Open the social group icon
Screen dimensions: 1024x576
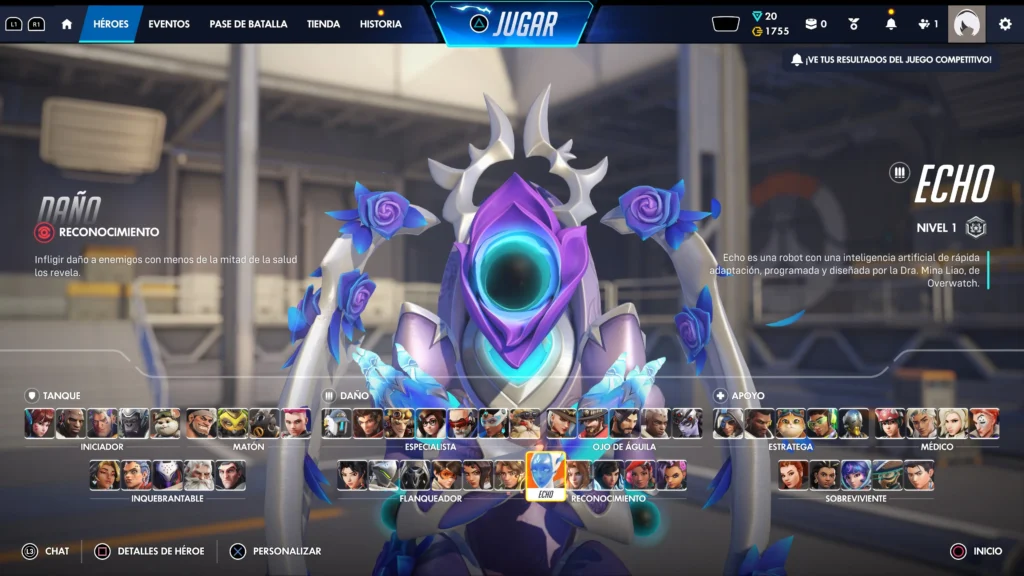[927, 24]
